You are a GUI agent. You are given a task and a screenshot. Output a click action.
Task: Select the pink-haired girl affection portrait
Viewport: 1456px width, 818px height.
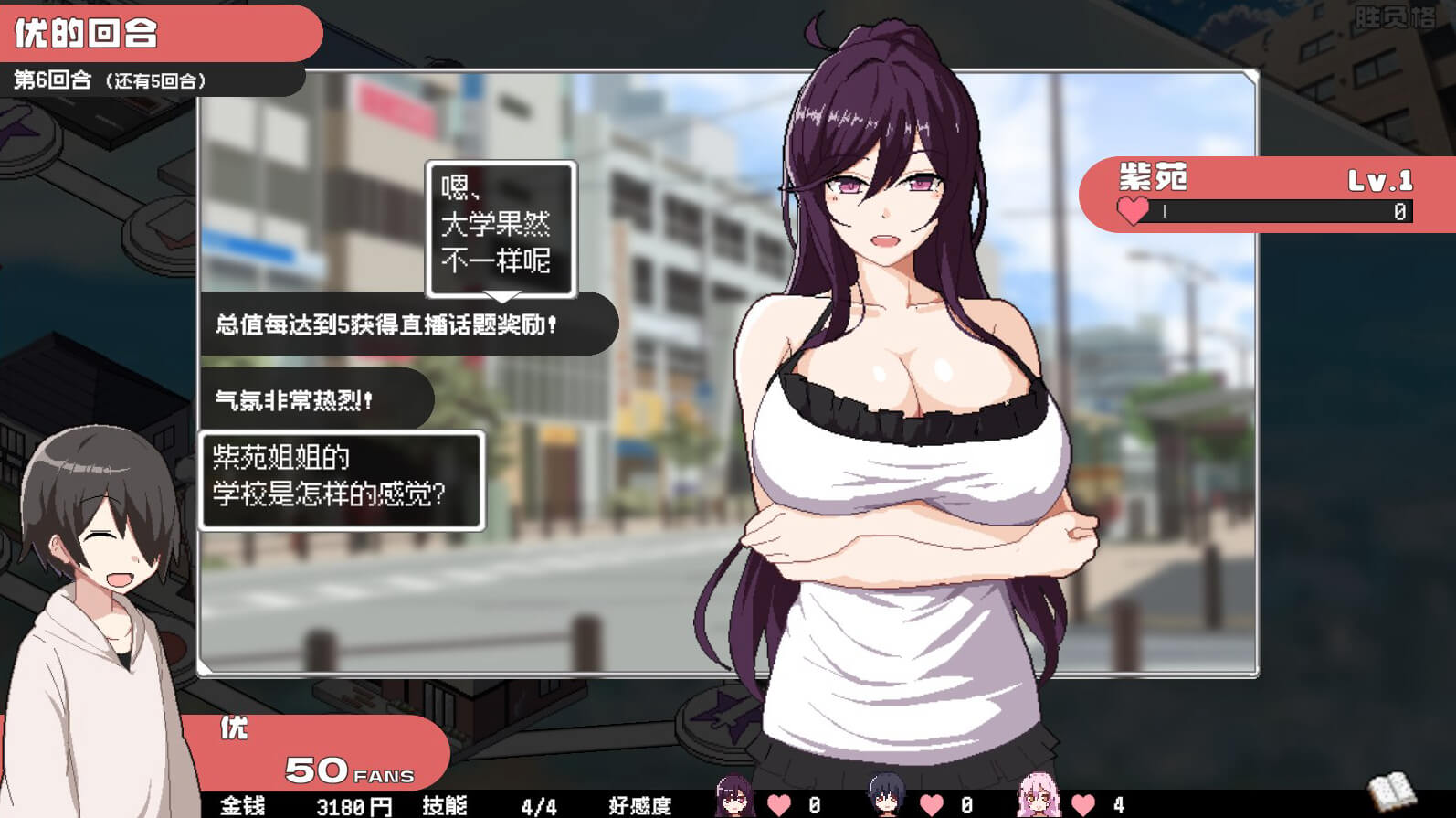click(x=1039, y=797)
